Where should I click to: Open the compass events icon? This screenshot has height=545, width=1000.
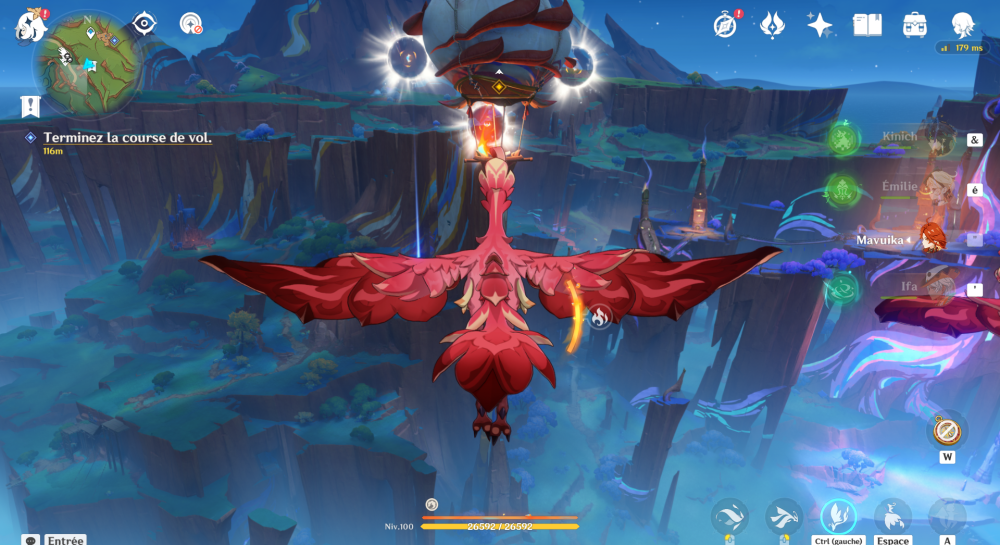coord(725,24)
